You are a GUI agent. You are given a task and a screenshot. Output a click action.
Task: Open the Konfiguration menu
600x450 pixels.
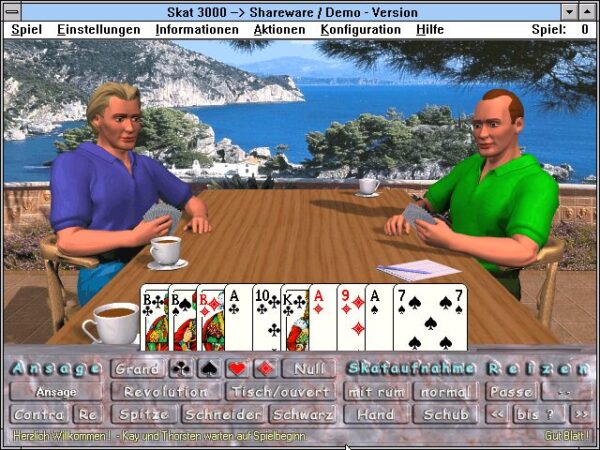[x=360, y=30]
